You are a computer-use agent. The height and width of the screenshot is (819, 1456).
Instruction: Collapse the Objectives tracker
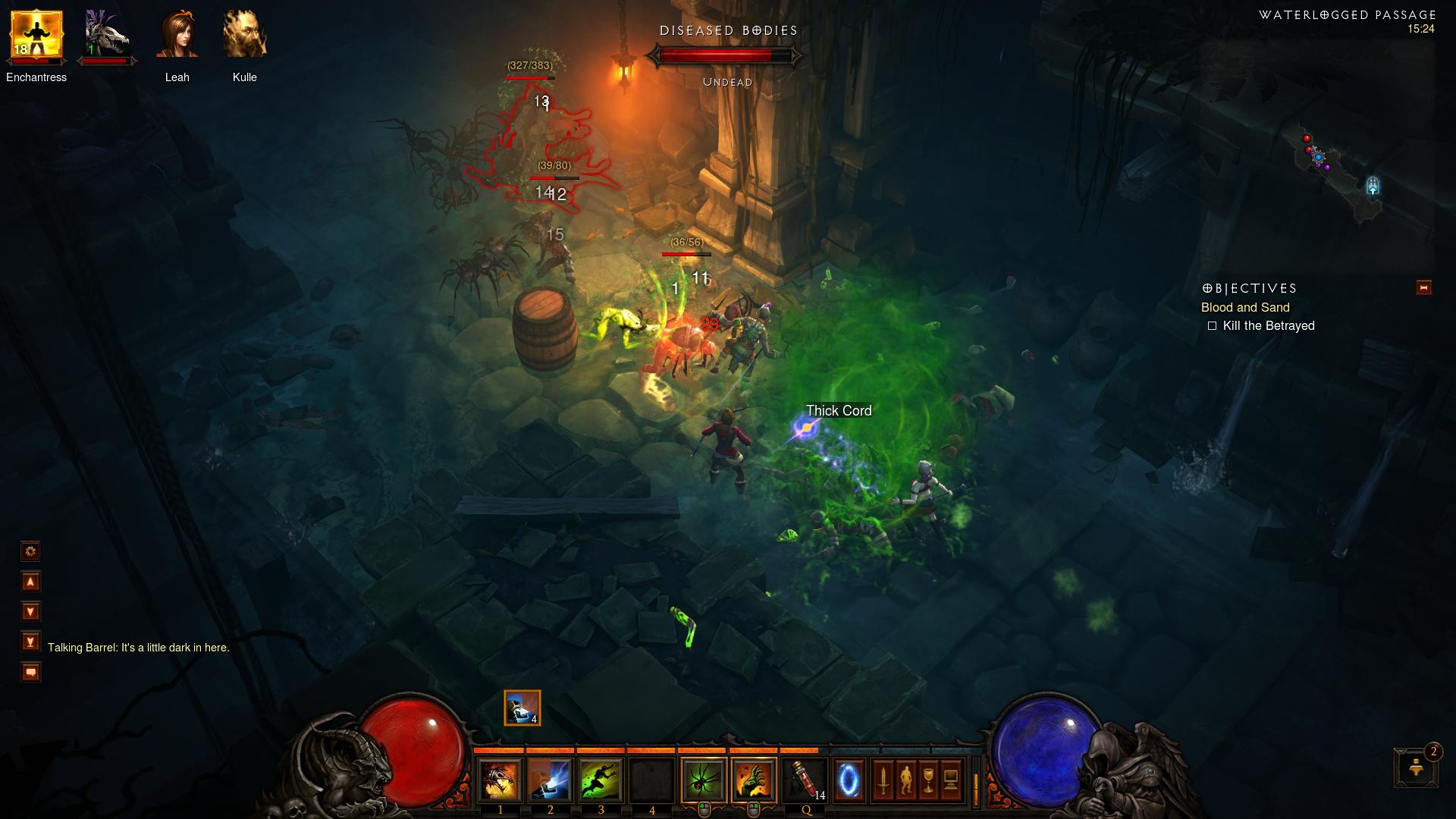click(1423, 287)
